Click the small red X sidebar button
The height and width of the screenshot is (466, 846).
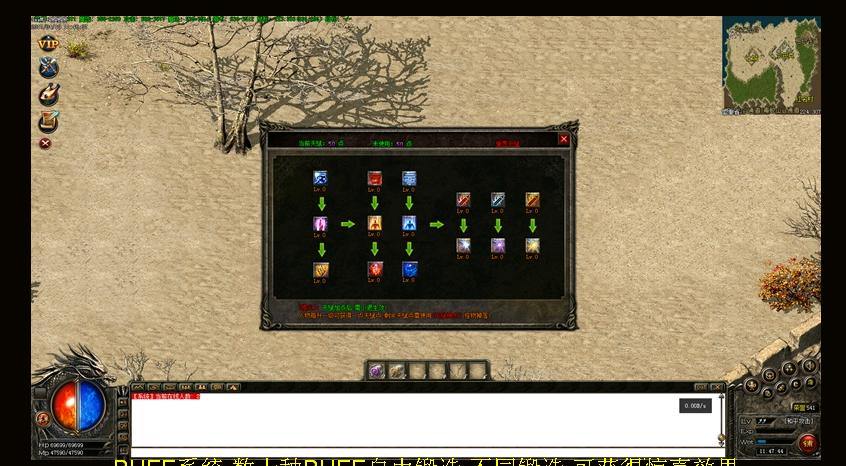tap(45, 143)
